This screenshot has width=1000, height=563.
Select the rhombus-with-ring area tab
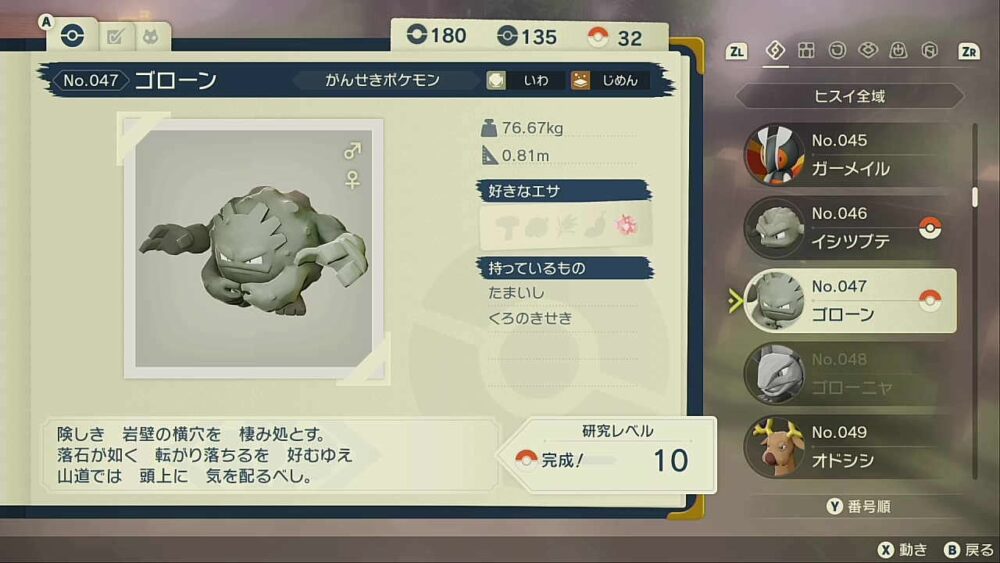(868, 51)
